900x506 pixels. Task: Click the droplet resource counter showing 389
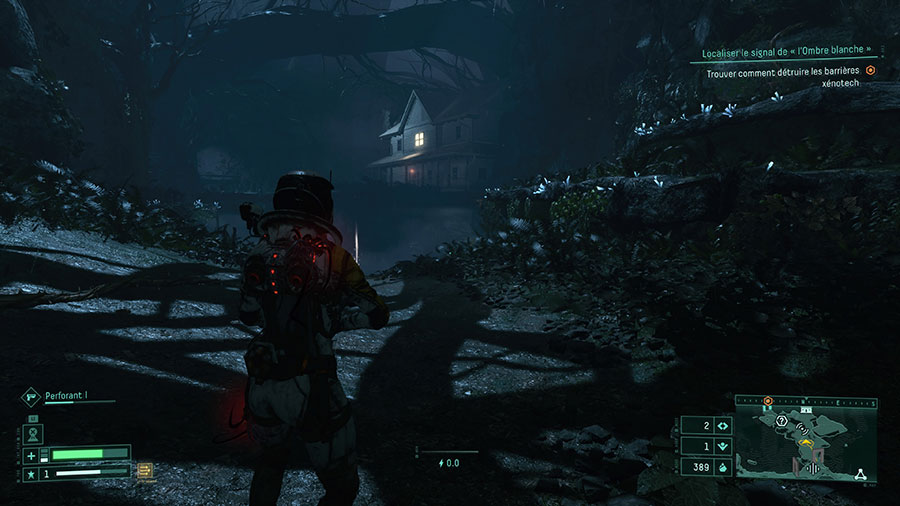(722, 466)
